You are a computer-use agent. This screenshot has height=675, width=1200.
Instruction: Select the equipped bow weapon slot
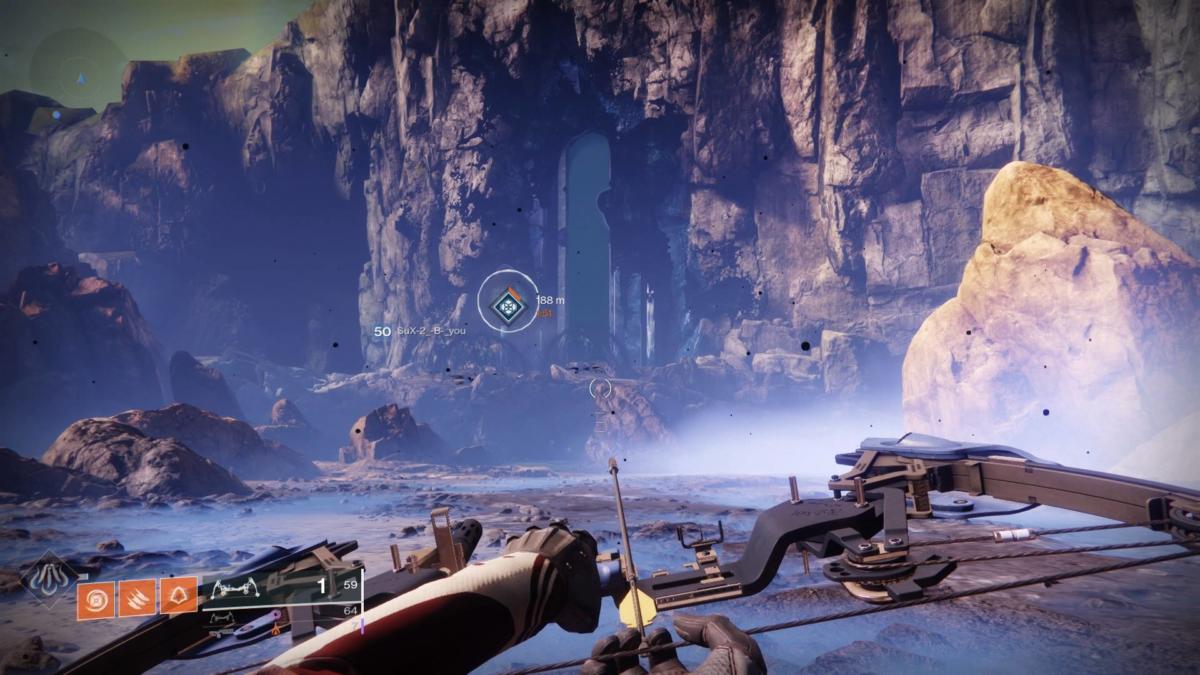[x=280, y=589]
